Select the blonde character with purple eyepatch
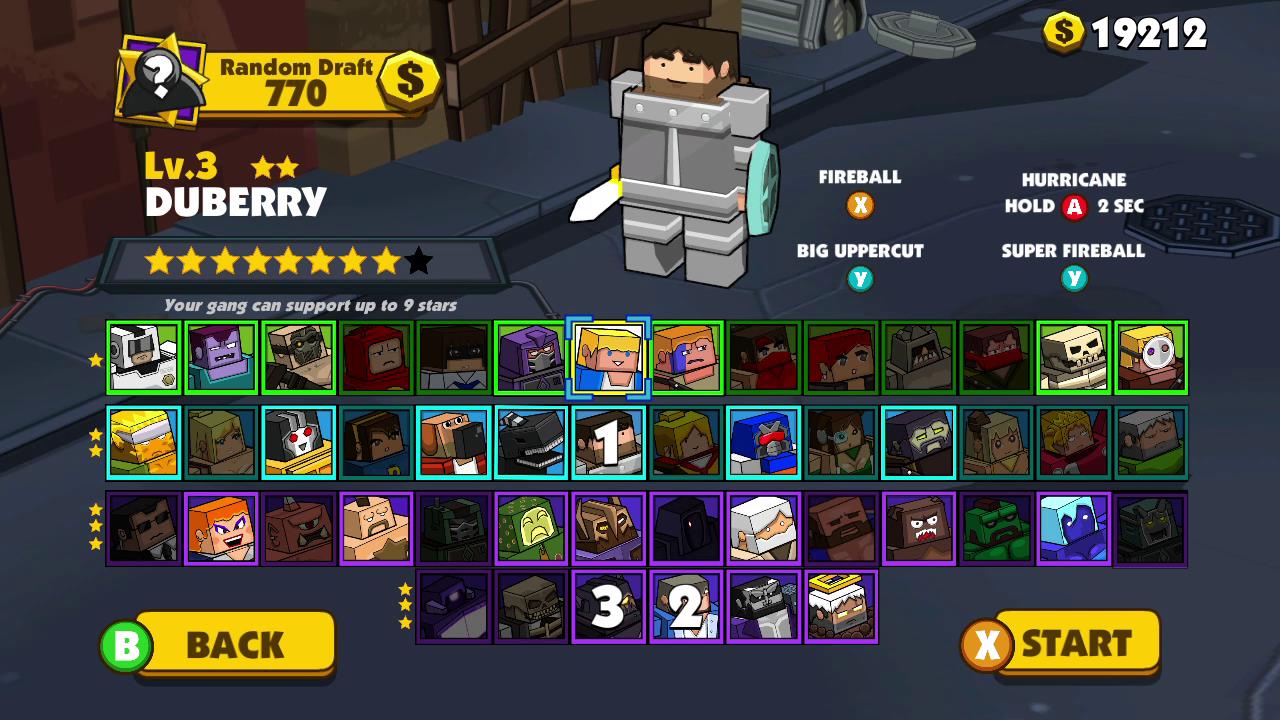The height and width of the screenshot is (720, 1280). pyautogui.click(x=1151, y=358)
